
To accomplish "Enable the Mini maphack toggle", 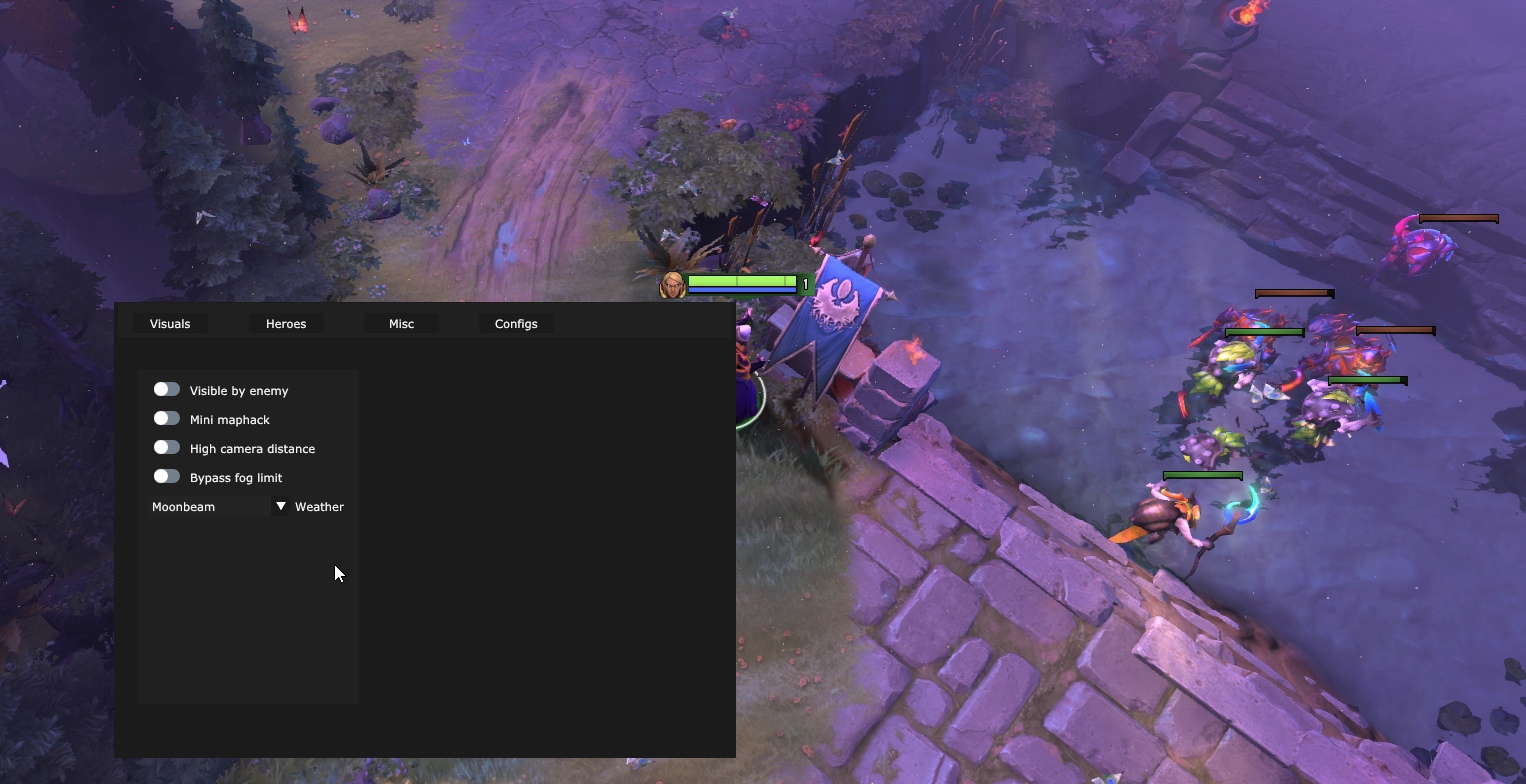I will pyautogui.click(x=167, y=419).
